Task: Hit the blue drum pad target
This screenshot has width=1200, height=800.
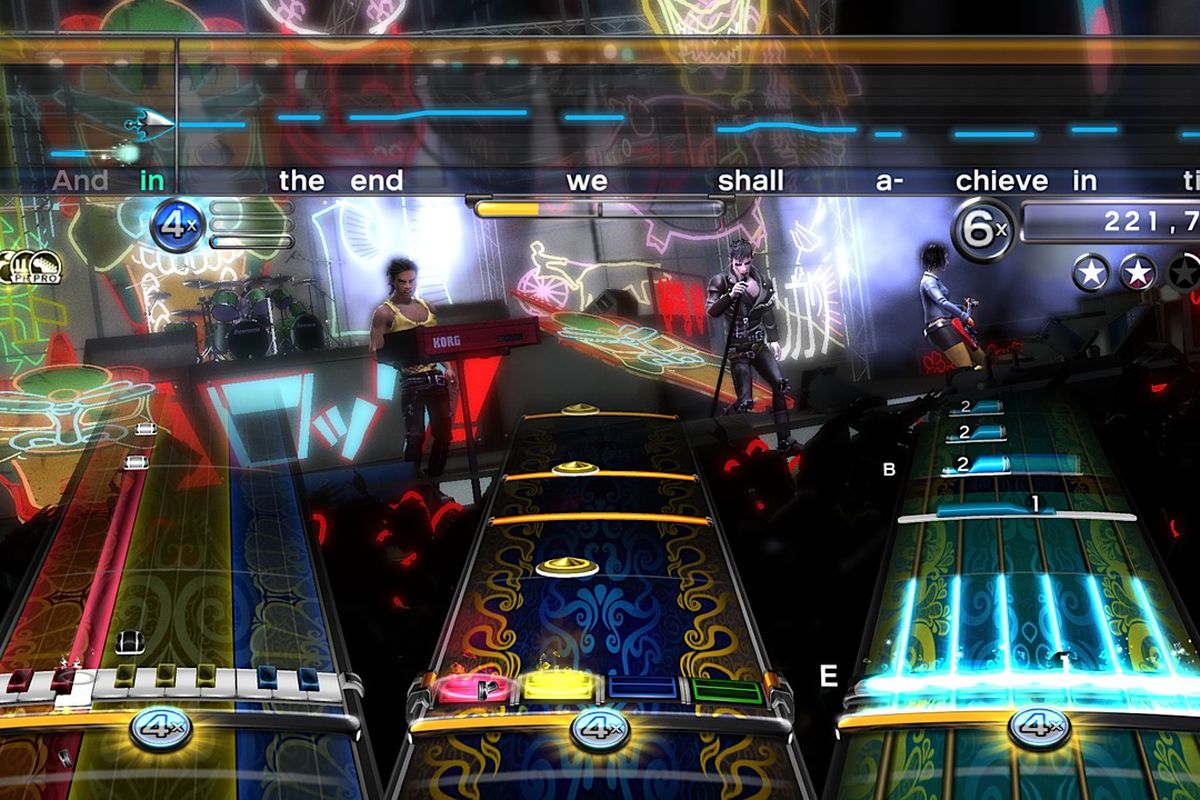Action: 643,690
